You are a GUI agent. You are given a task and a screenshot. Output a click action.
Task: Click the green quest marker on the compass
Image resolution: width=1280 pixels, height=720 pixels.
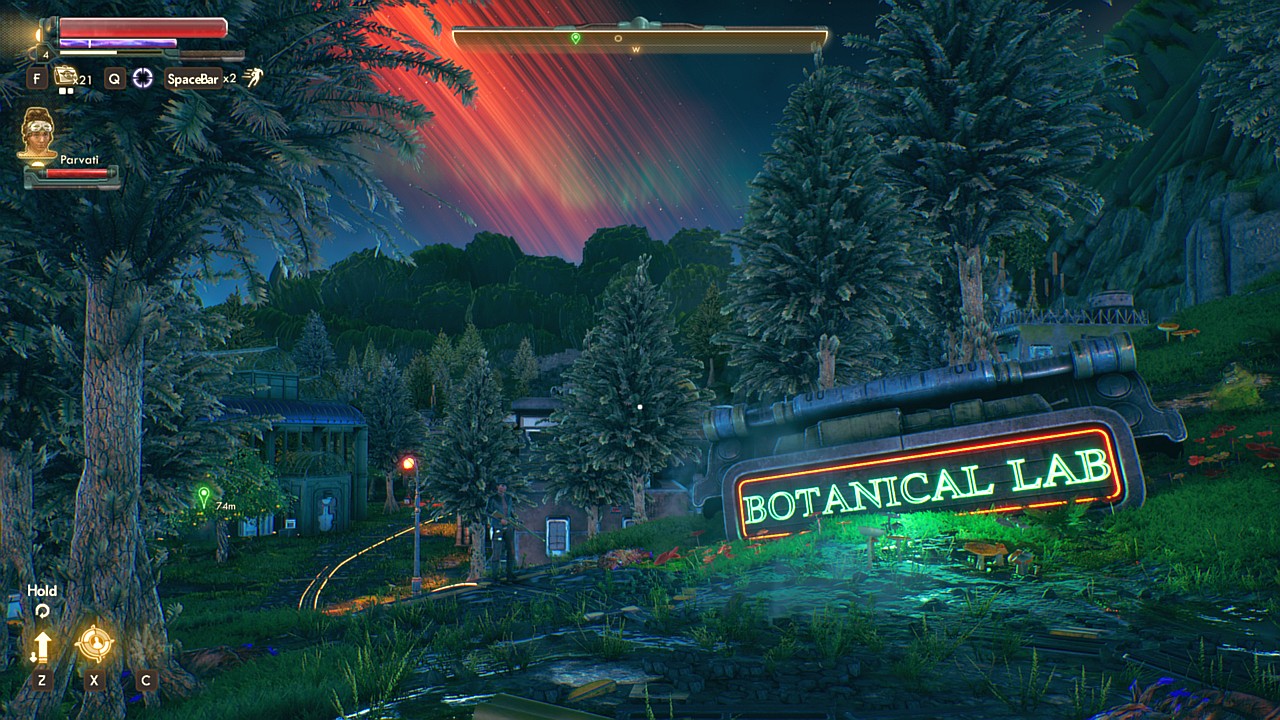point(575,38)
